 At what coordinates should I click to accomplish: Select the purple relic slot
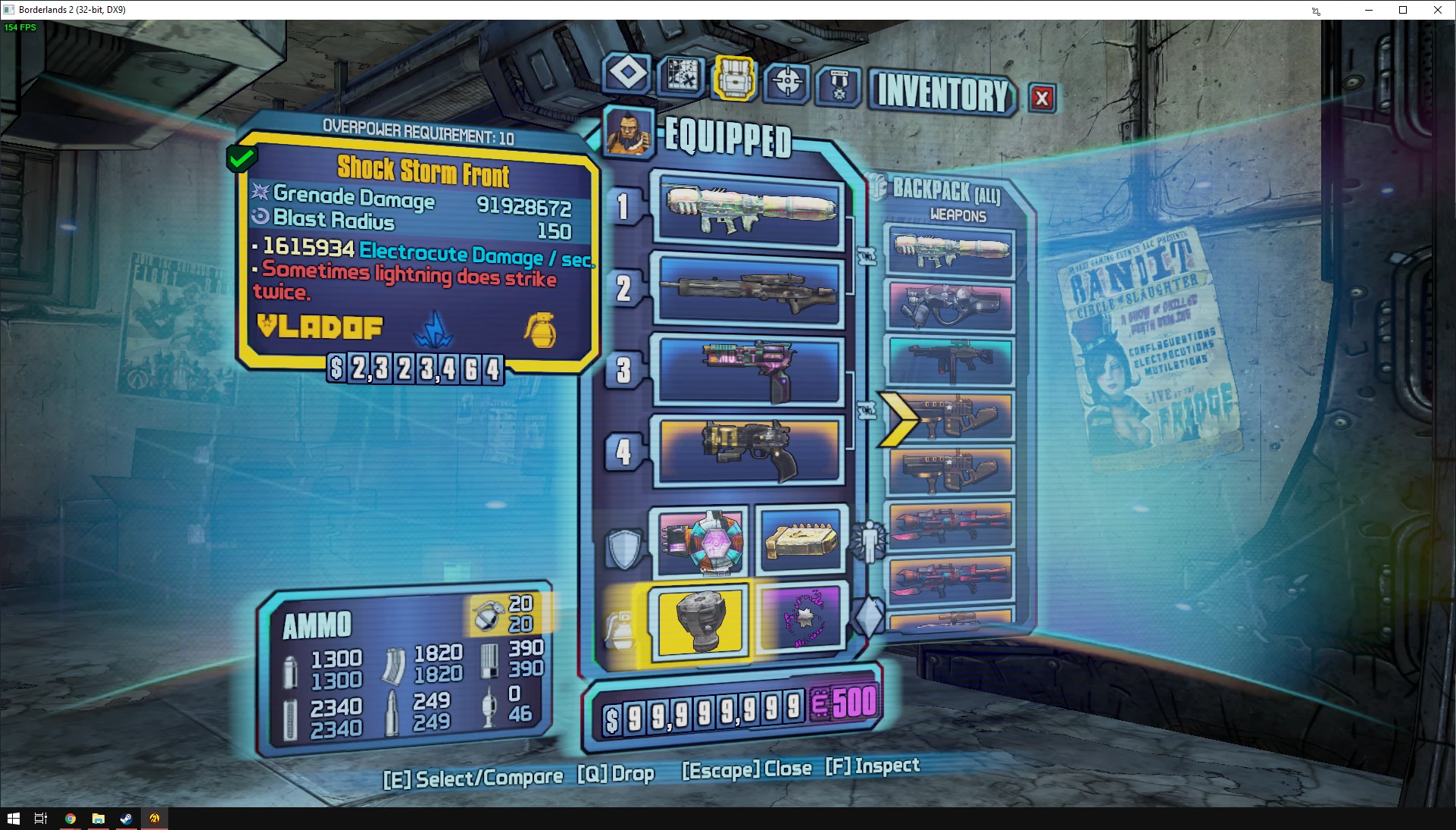pyautogui.click(x=802, y=617)
